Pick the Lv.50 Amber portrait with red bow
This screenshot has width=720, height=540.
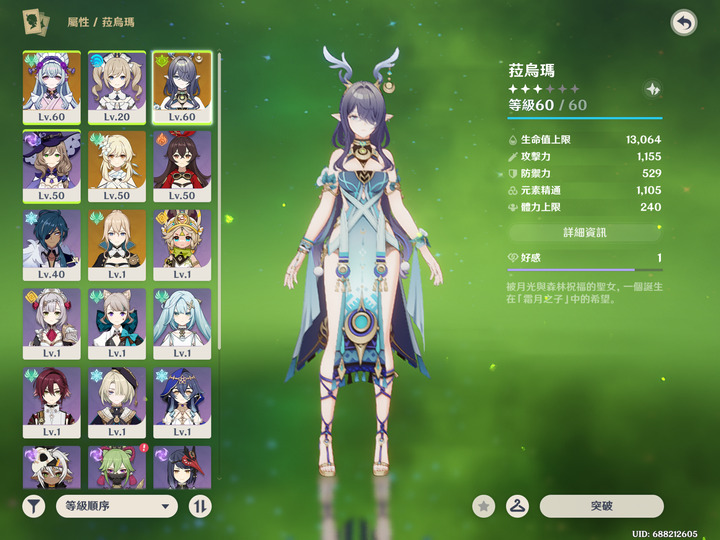tap(182, 165)
